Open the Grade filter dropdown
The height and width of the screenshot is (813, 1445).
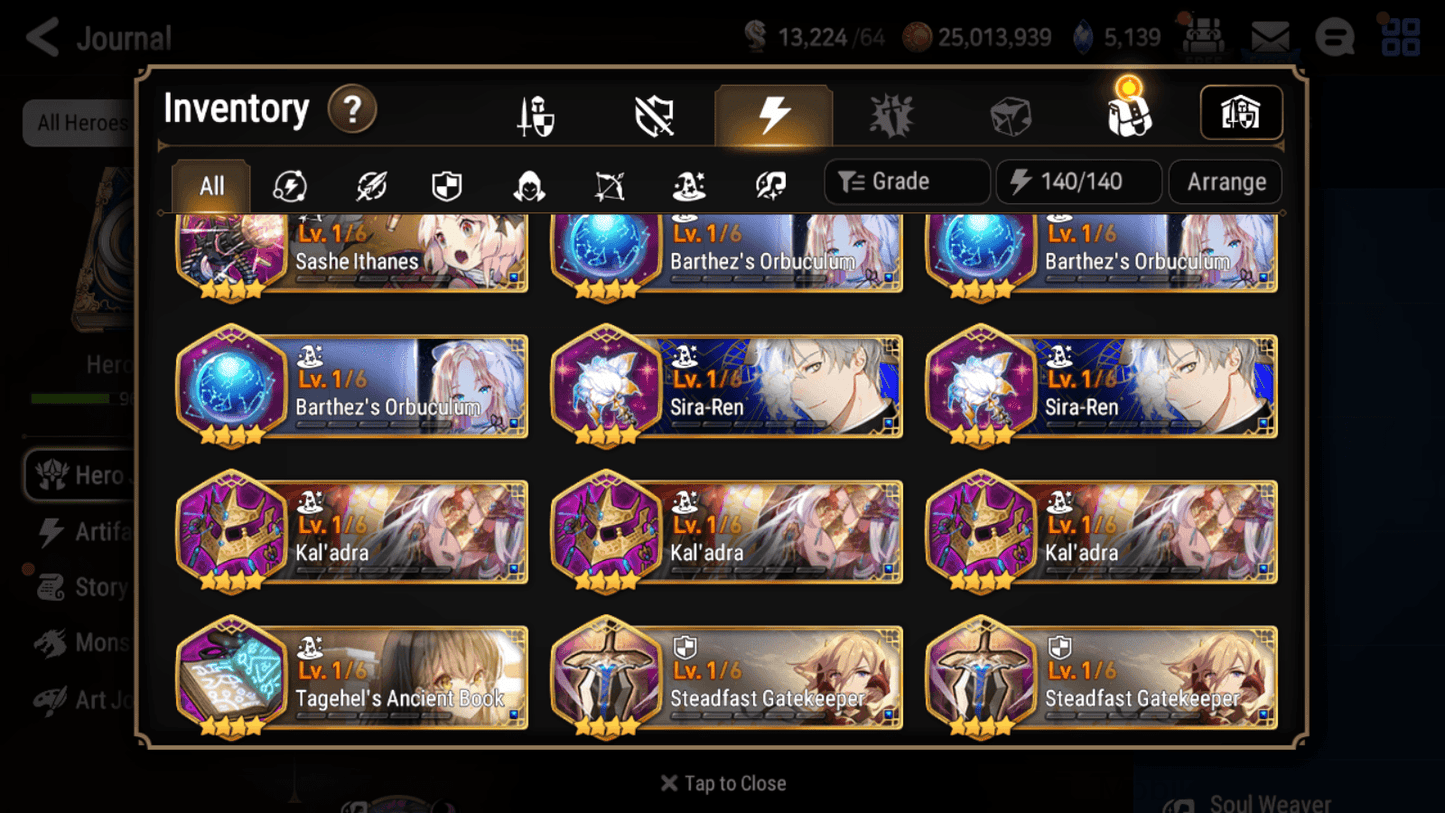[x=905, y=181]
